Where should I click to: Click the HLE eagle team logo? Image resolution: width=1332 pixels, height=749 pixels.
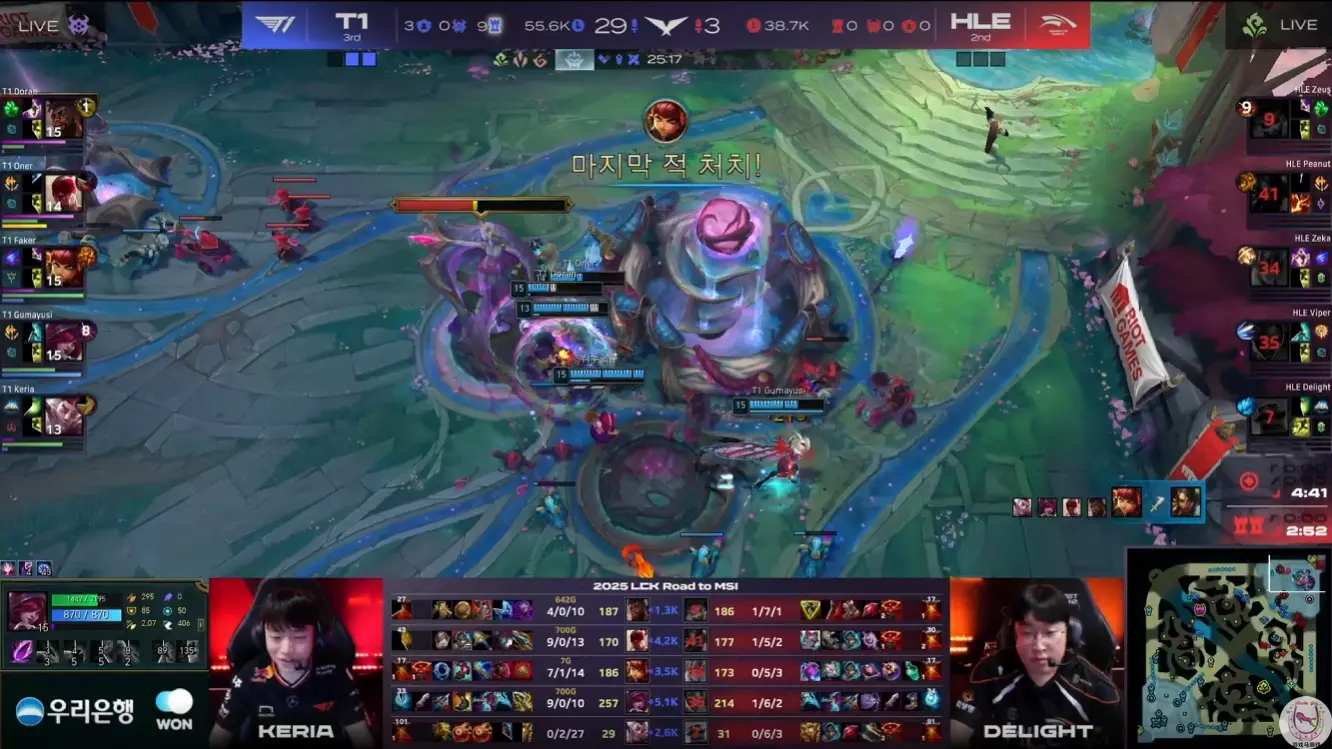(x=1058, y=24)
